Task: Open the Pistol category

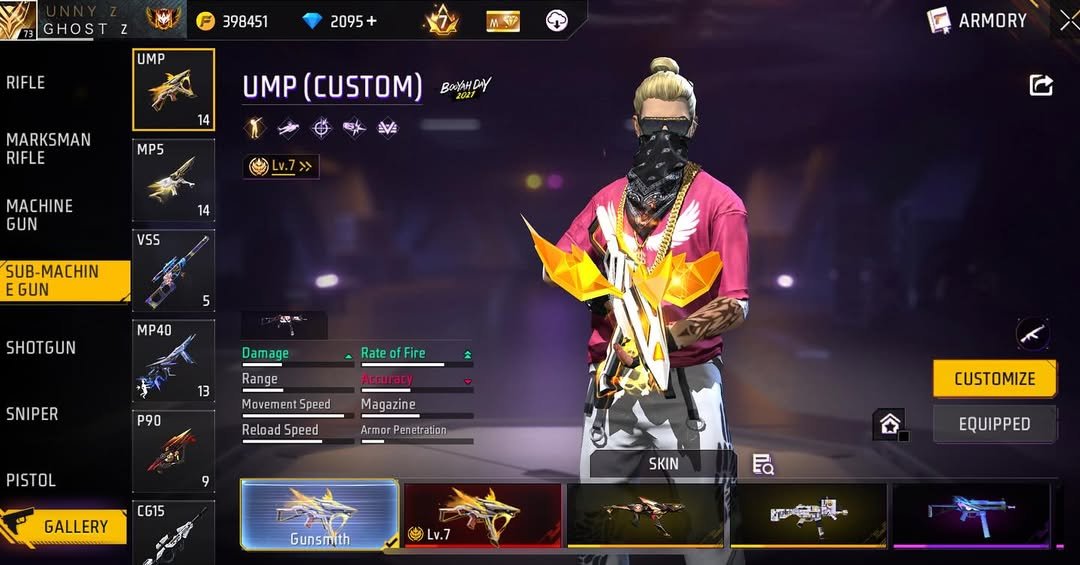Action: [31, 480]
